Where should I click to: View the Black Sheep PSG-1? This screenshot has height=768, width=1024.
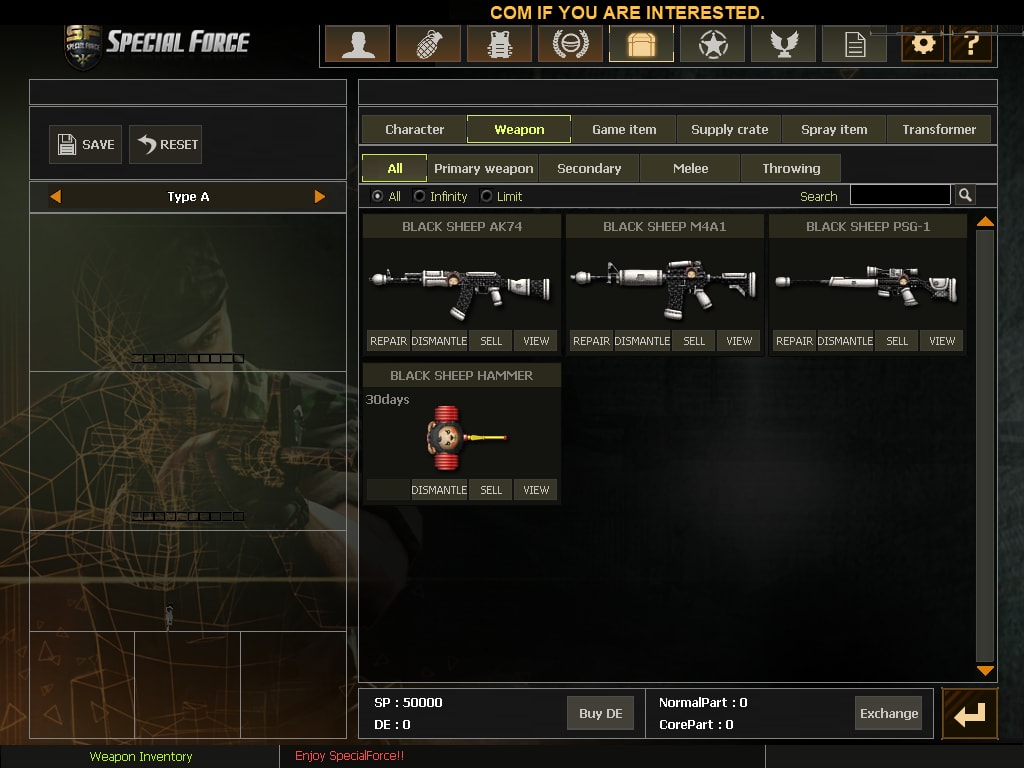(942, 341)
